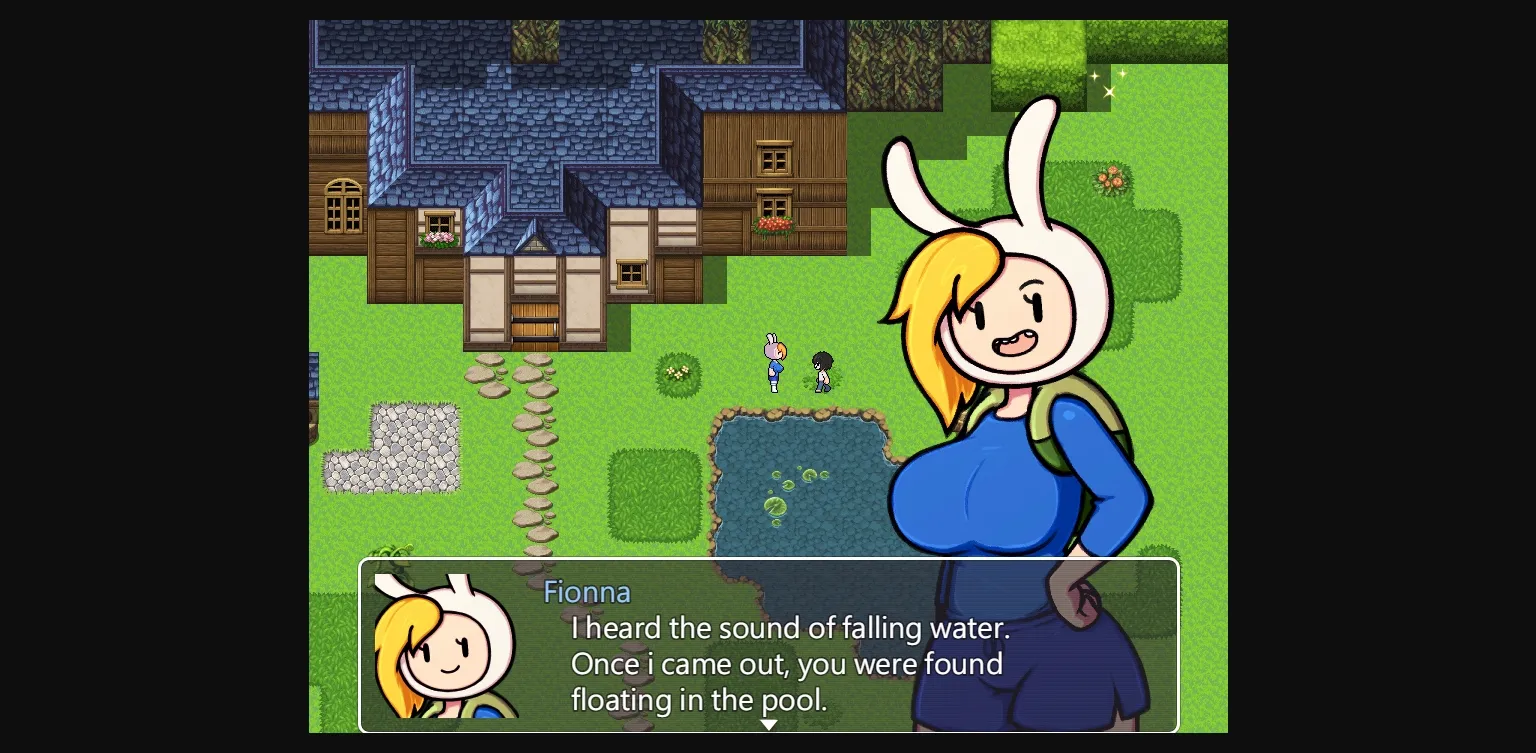Click the Fionna name label
This screenshot has width=1536, height=753.
click(587, 592)
